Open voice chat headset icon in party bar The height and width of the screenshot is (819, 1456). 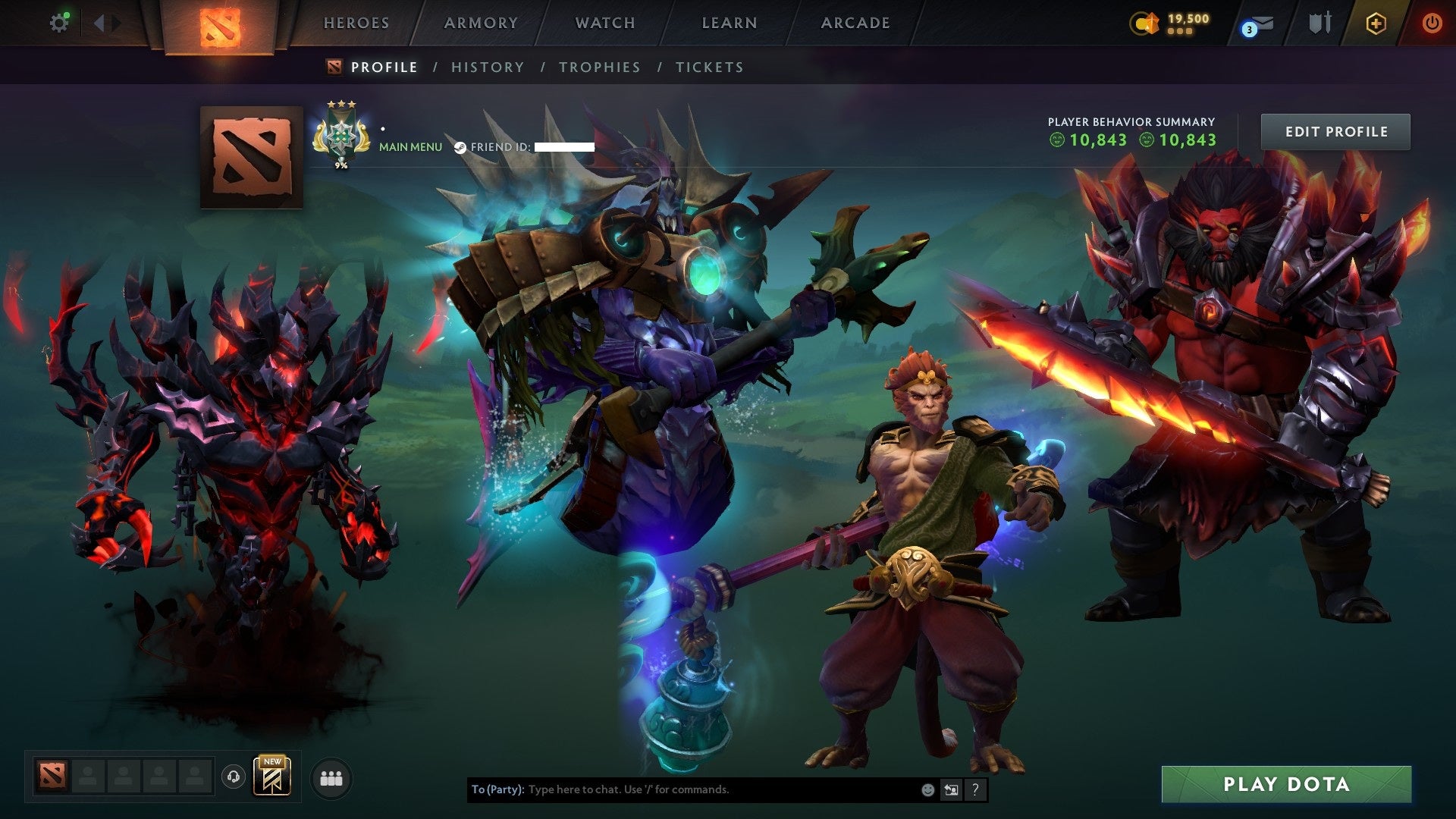tap(232, 777)
